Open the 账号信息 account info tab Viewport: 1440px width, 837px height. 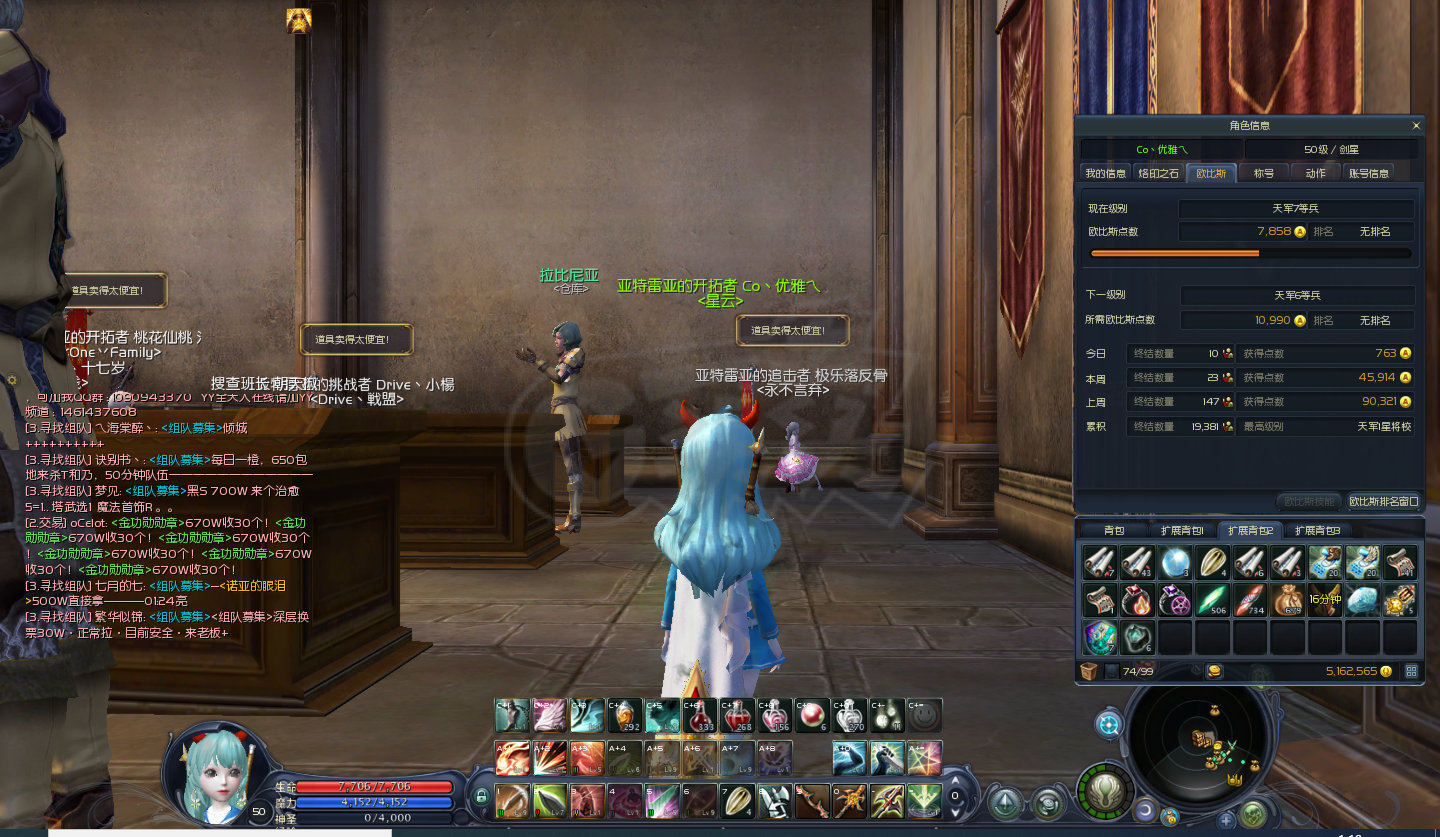click(1369, 173)
